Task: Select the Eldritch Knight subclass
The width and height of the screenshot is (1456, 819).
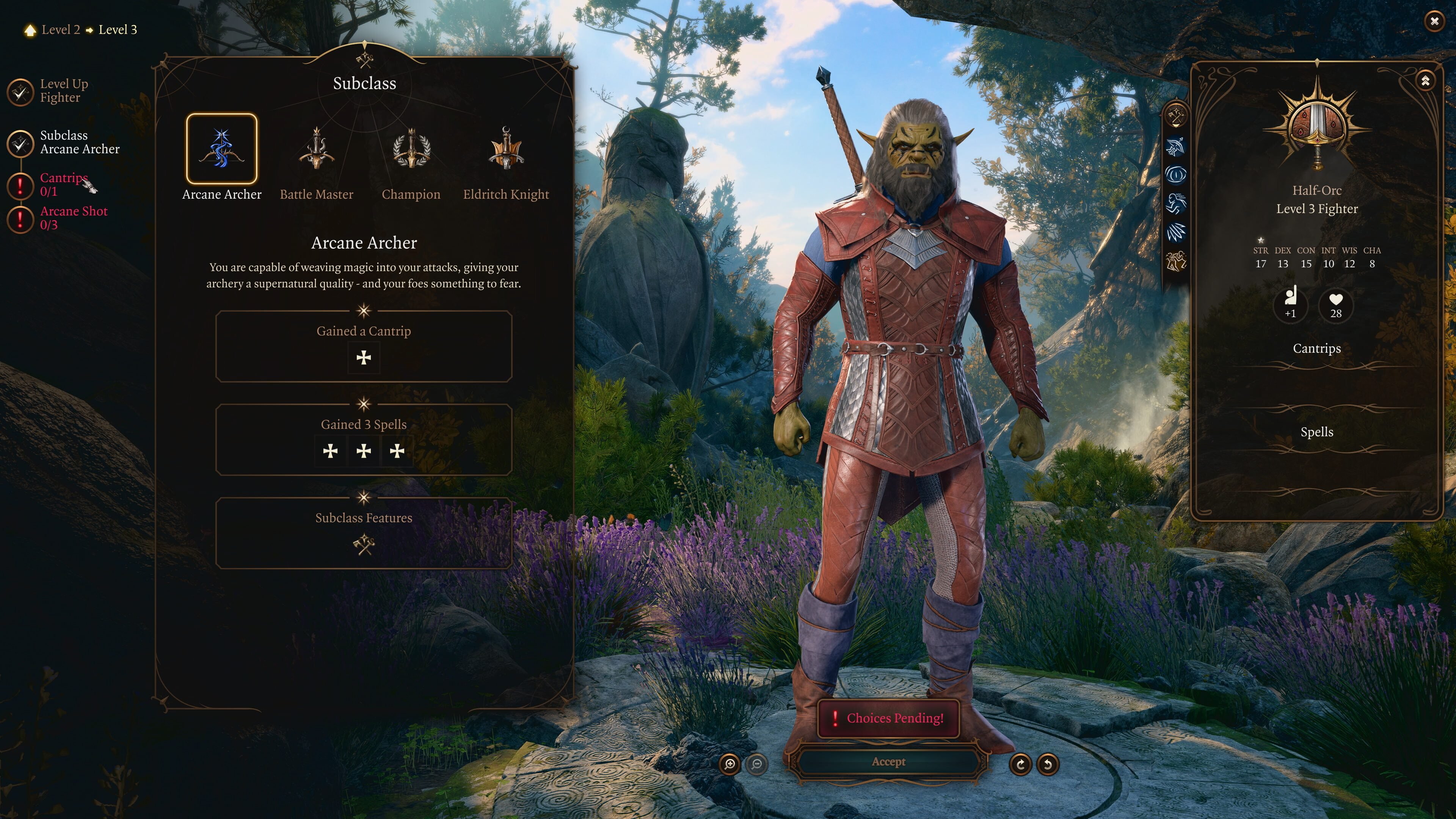Action: click(506, 149)
